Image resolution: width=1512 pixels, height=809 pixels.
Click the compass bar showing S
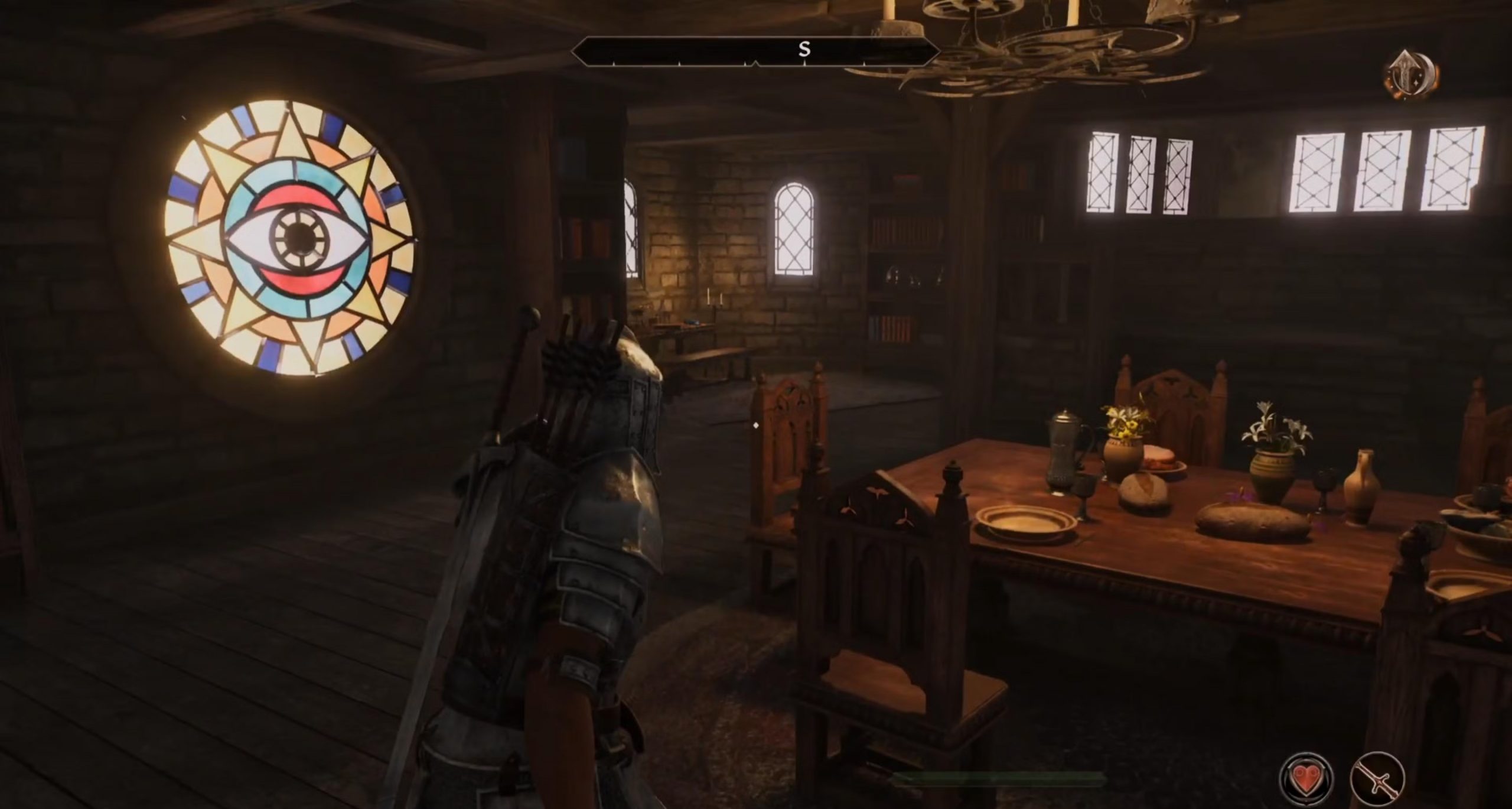755,52
